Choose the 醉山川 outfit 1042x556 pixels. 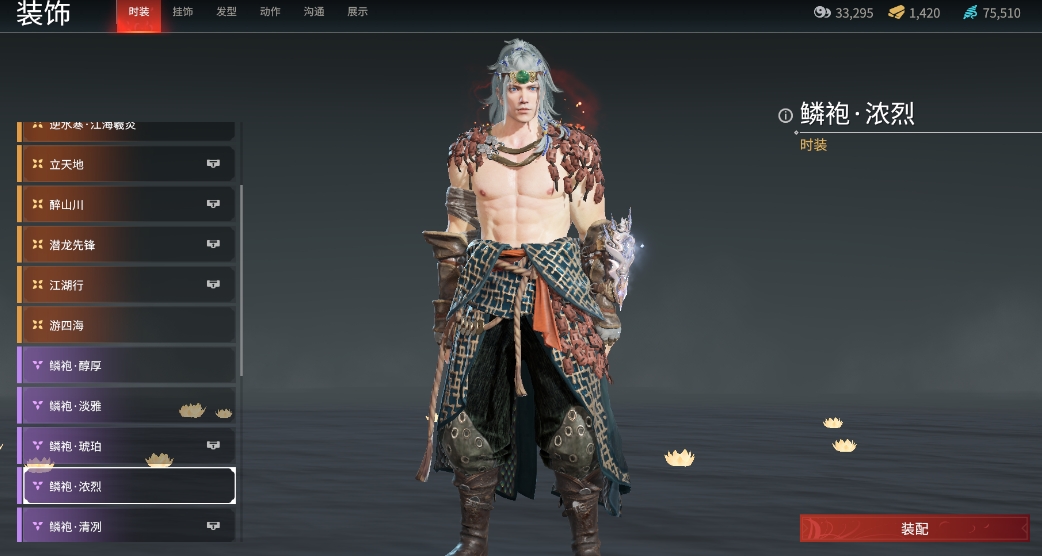tap(128, 204)
